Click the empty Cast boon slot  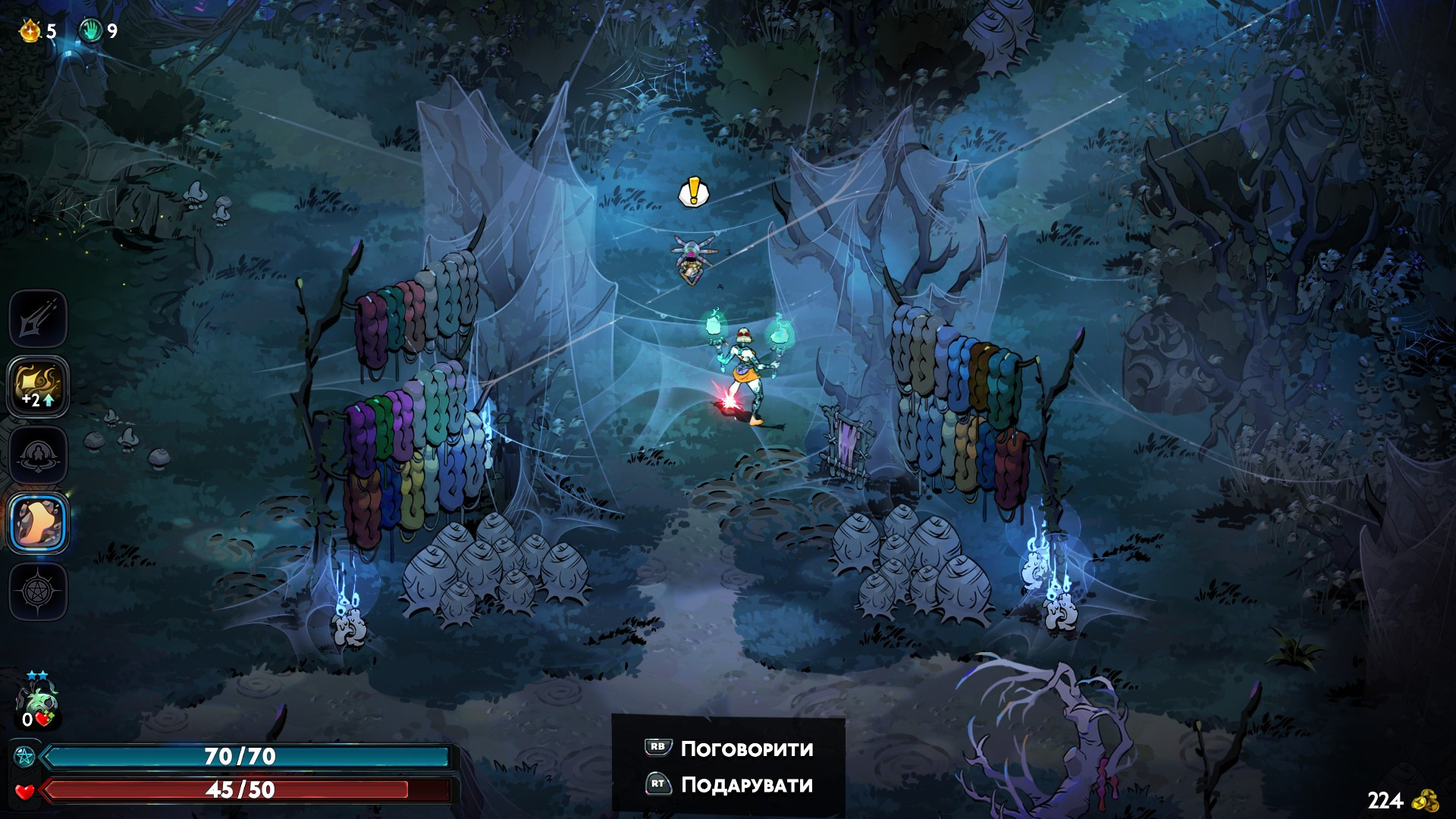pos(38,455)
